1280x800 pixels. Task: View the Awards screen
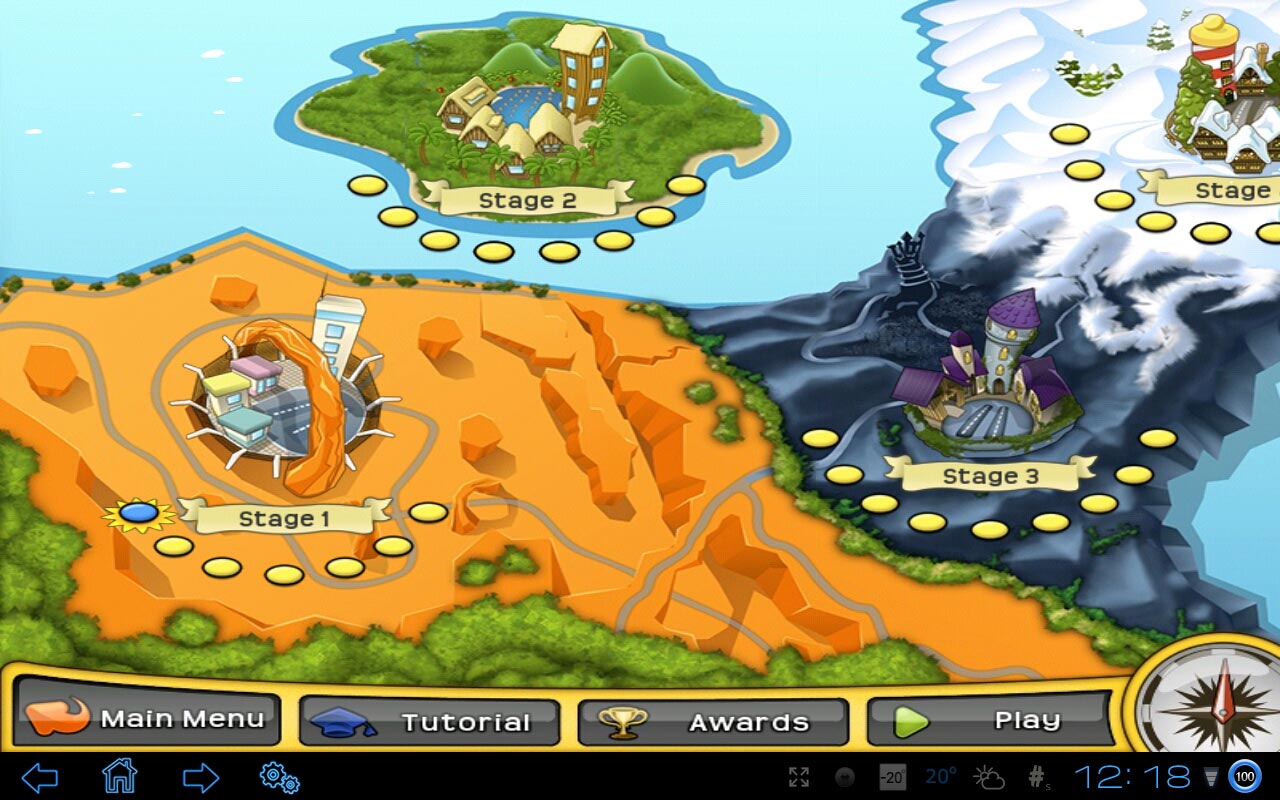click(x=713, y=722)
